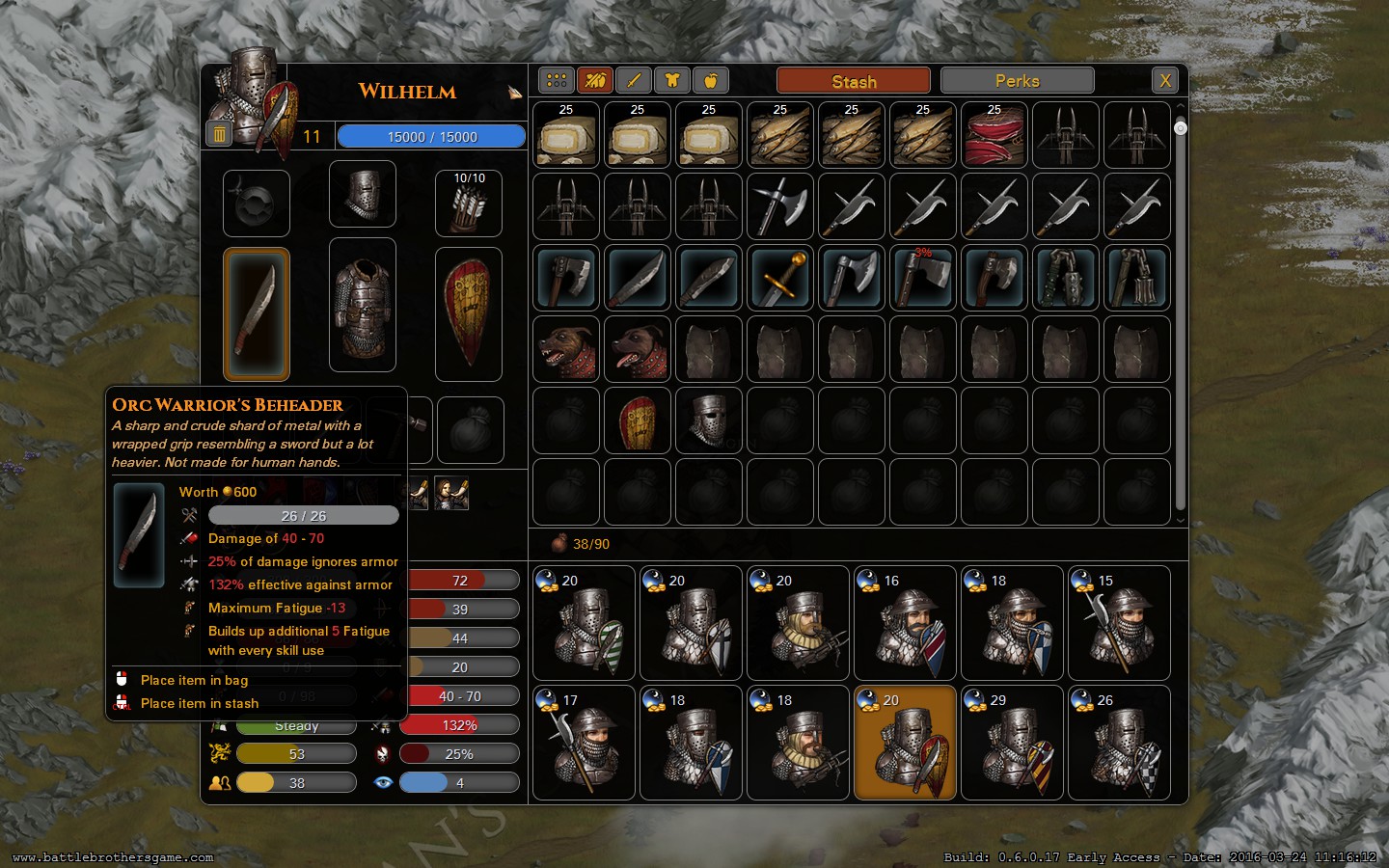Choose the roster brother with green striped shield

pyautogui.click(x=585, y=623)
